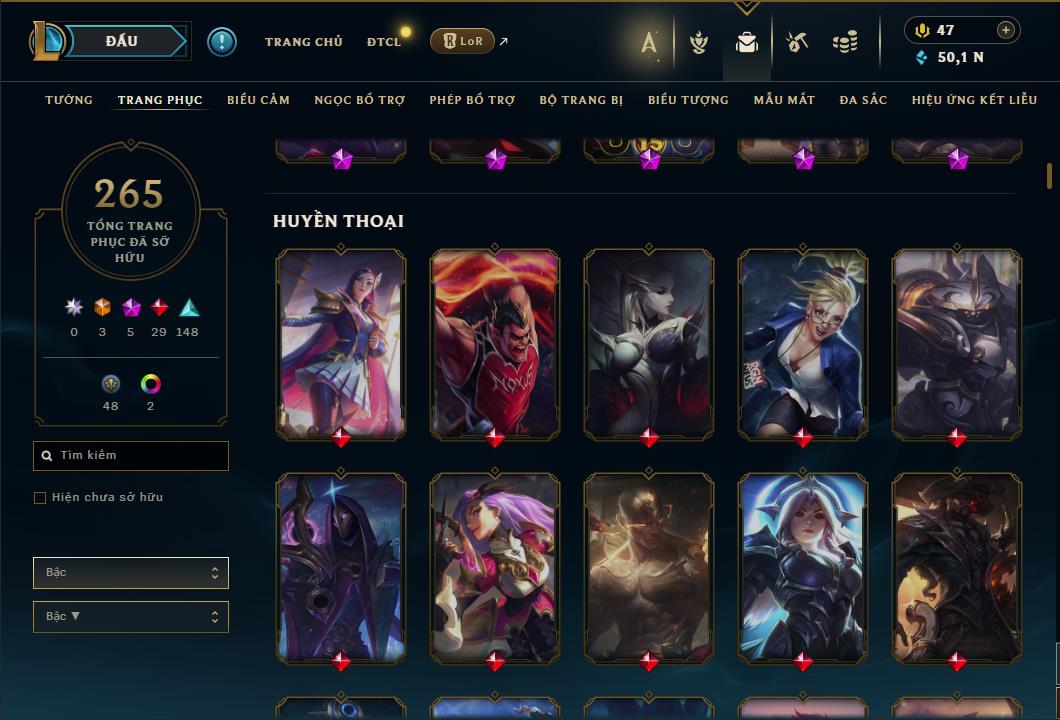Click the Tìm kiếm search box
The width and height of the screenshot is (1060, 720).
click(x=131, y=456)
